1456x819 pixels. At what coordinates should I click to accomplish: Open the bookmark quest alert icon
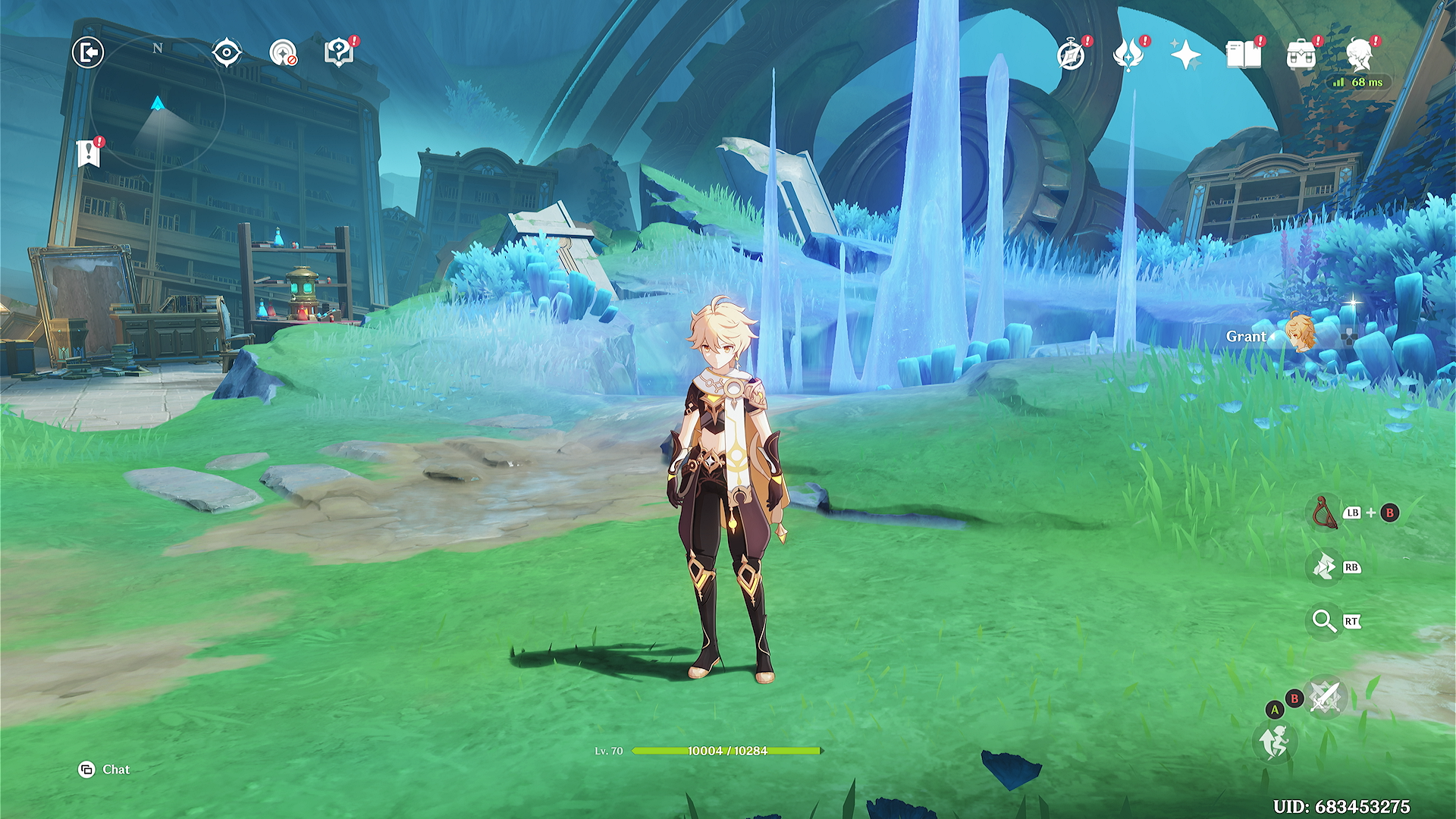point(89,153)
